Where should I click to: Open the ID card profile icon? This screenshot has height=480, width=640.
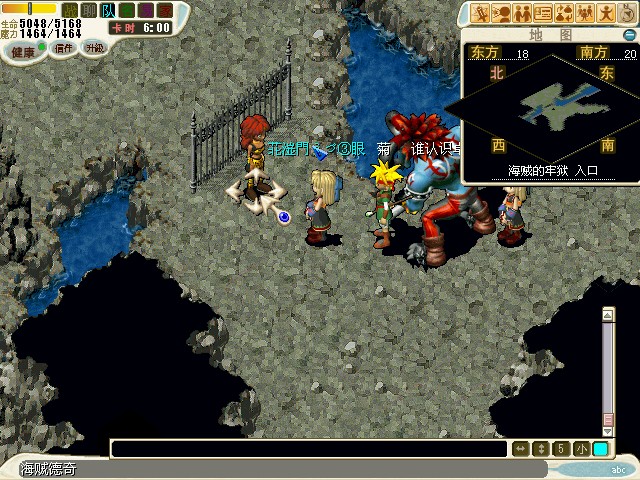[x=544, y=13]
